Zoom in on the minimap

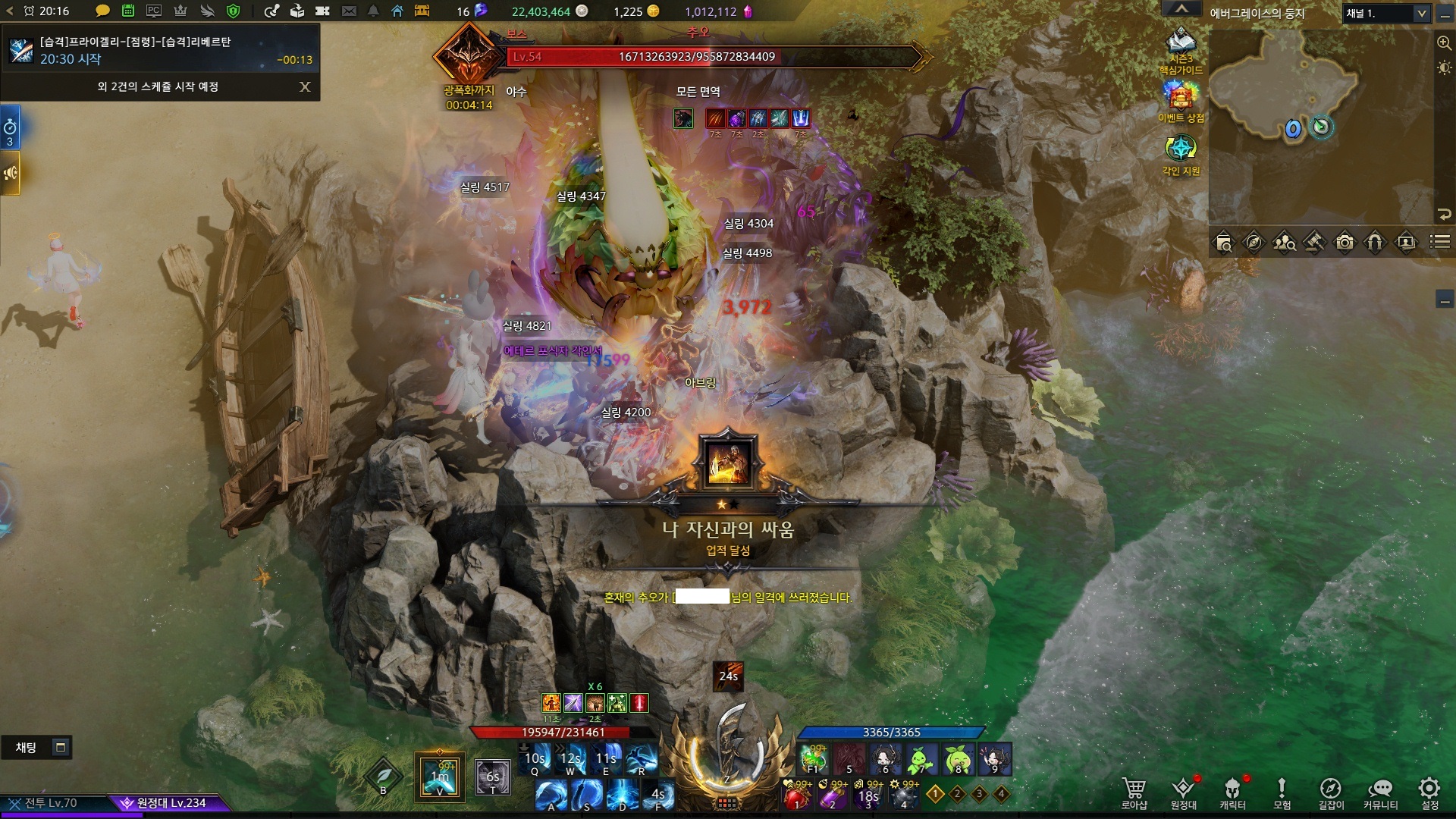point(1444,43)
